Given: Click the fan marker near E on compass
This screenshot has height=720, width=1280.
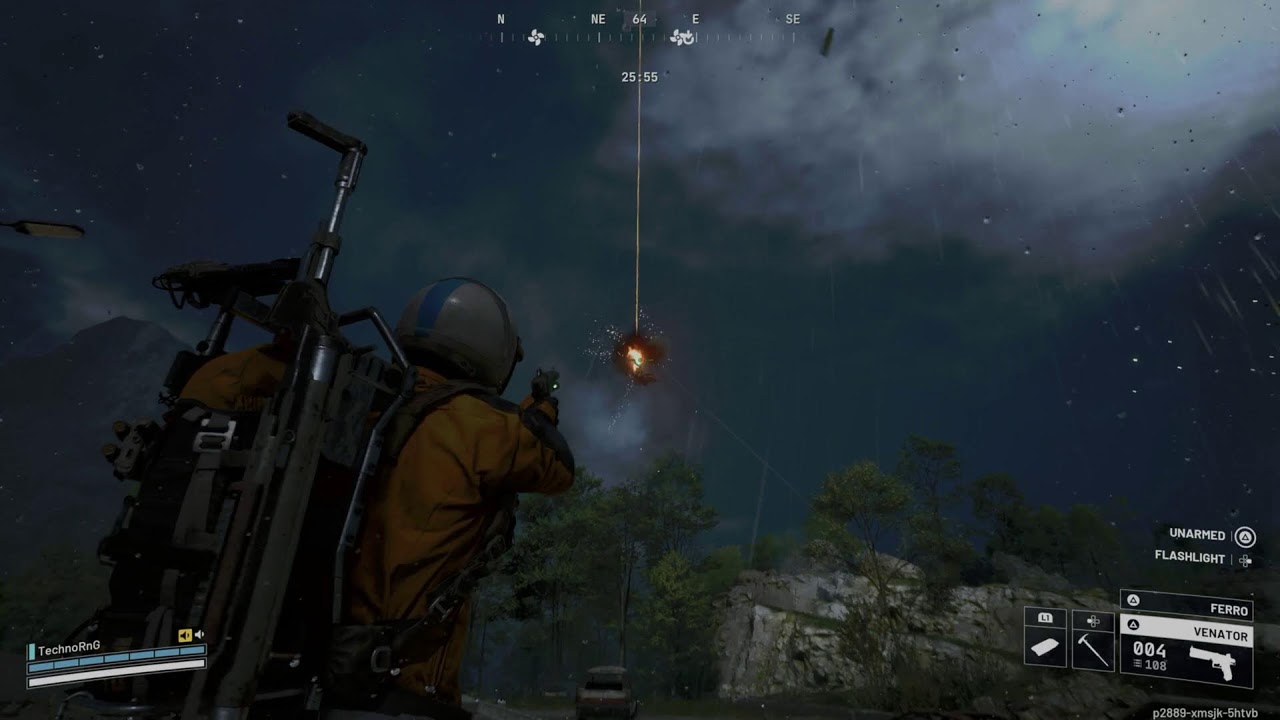Looking at the screenshot, I should pos(682,38).
